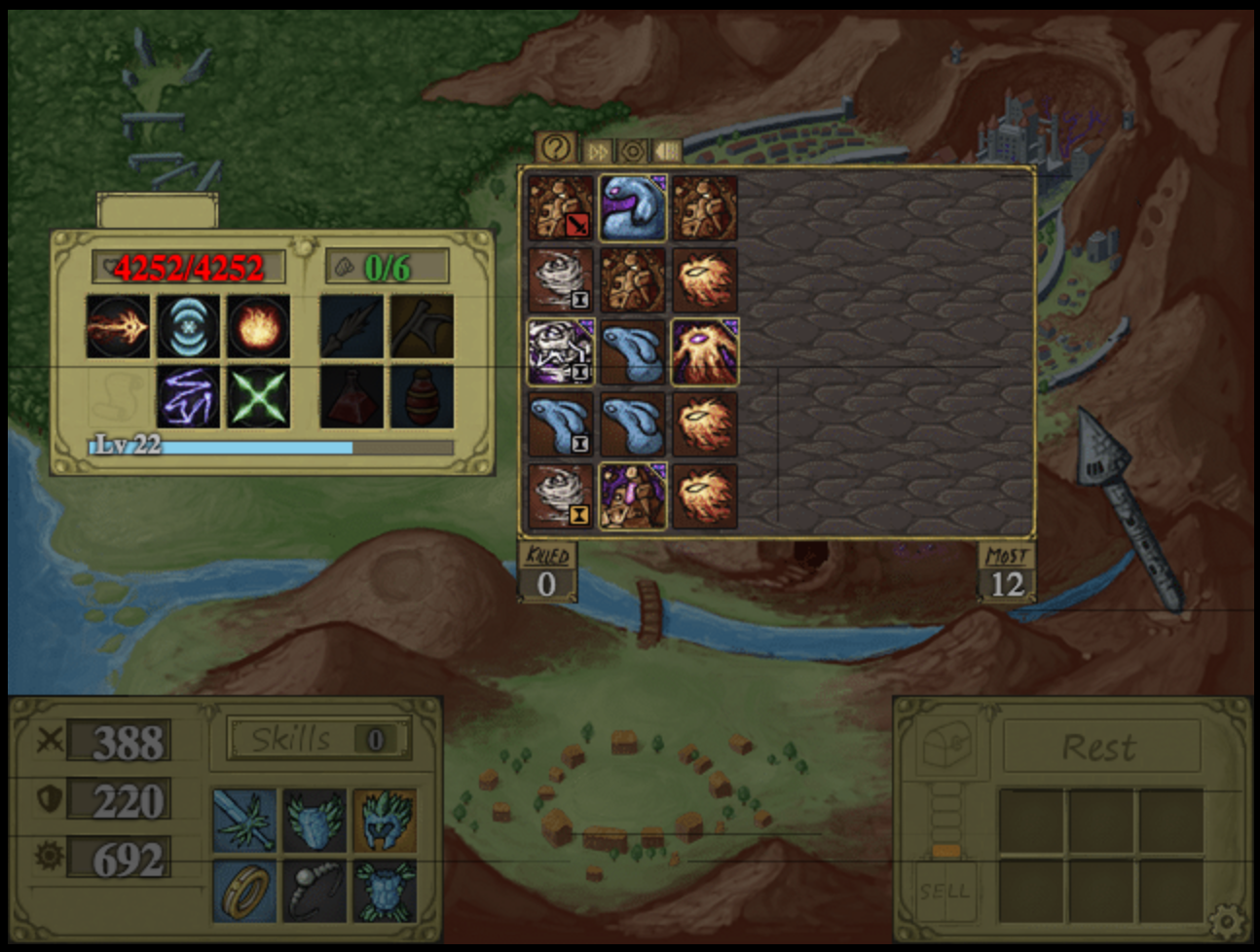This screenshot has height=952, width=1260.
Task: Select the white and purple elite whirlwind tile
Action: (x=561, y=352)
